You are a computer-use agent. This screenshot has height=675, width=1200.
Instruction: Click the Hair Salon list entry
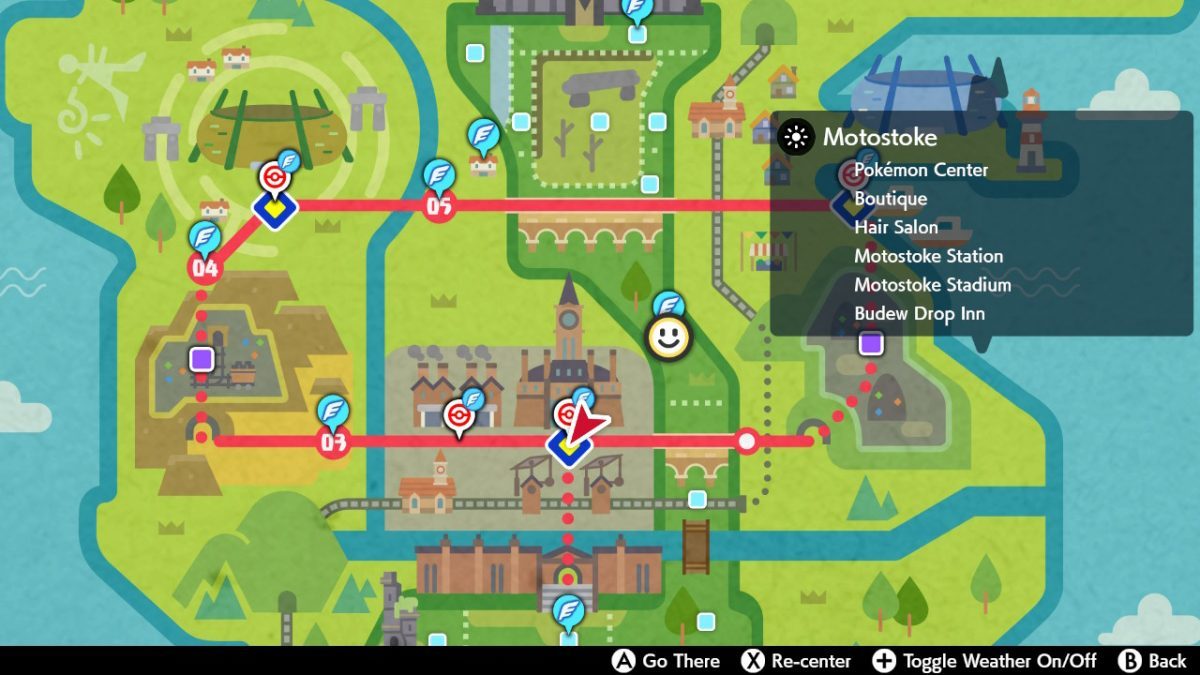click(896, 227)
